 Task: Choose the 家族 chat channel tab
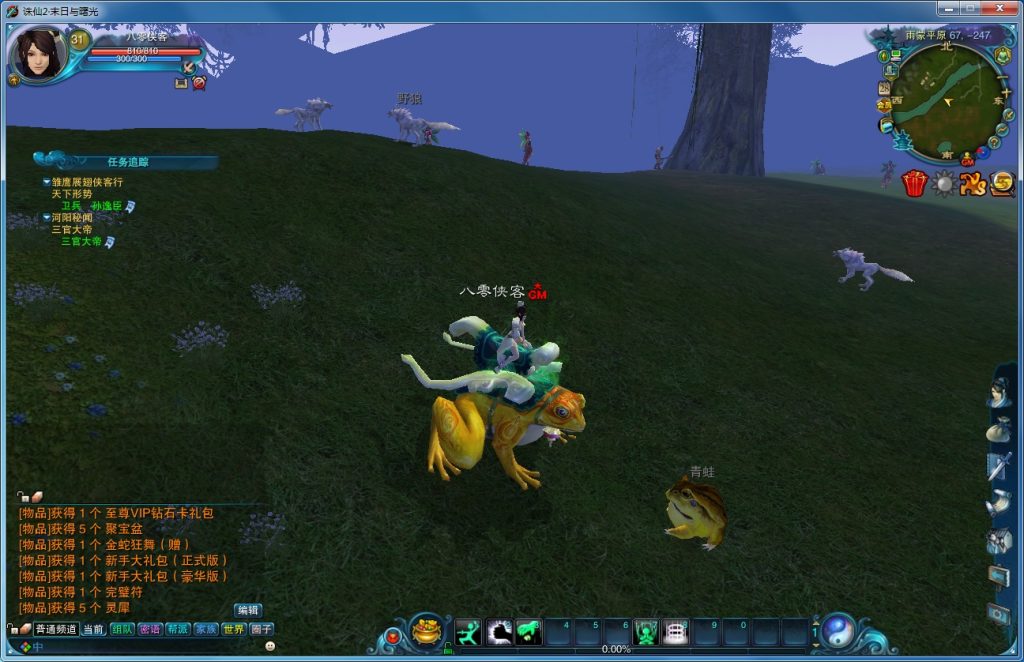[206, 629]
